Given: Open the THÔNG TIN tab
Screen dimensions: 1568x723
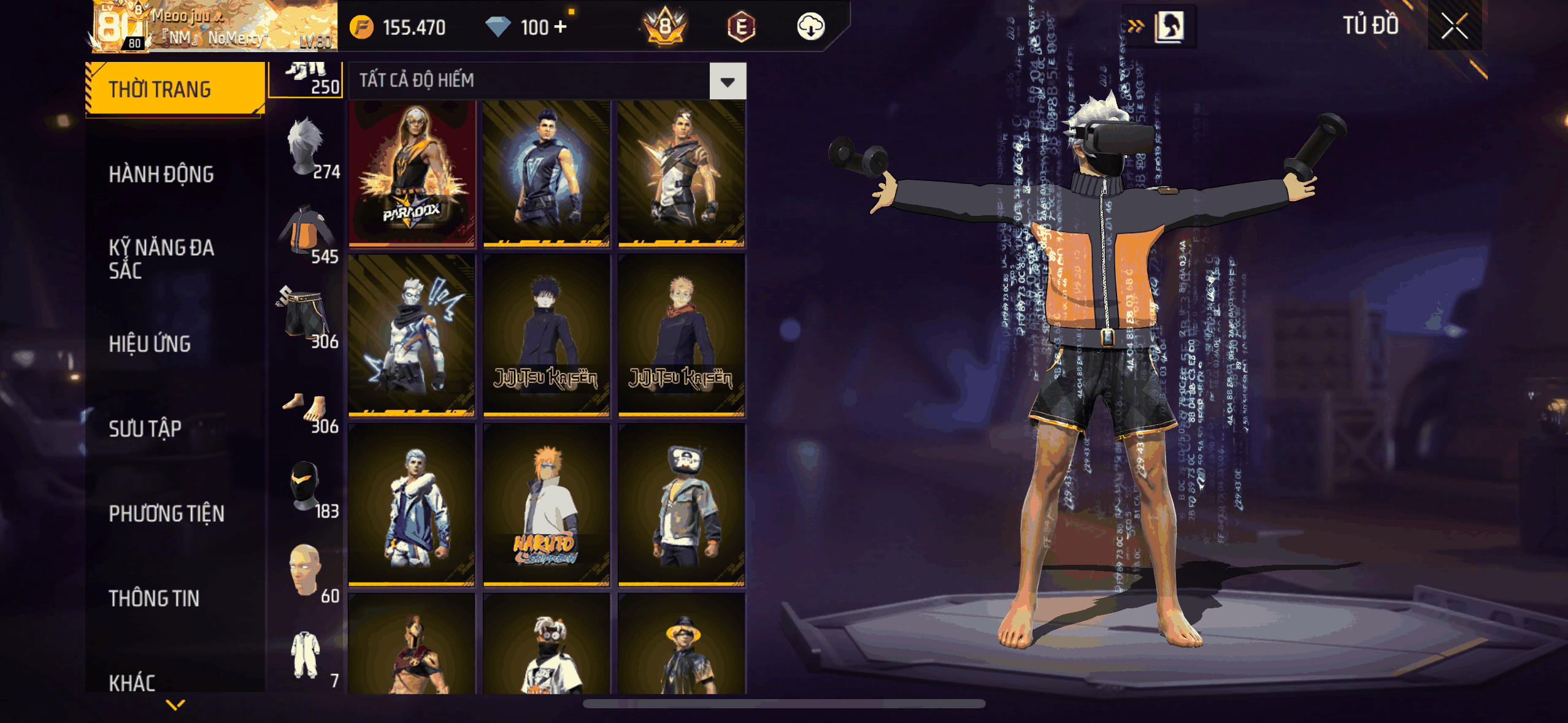Looking at the screenshot, I should pyautogui.click(x=154, y=599).
